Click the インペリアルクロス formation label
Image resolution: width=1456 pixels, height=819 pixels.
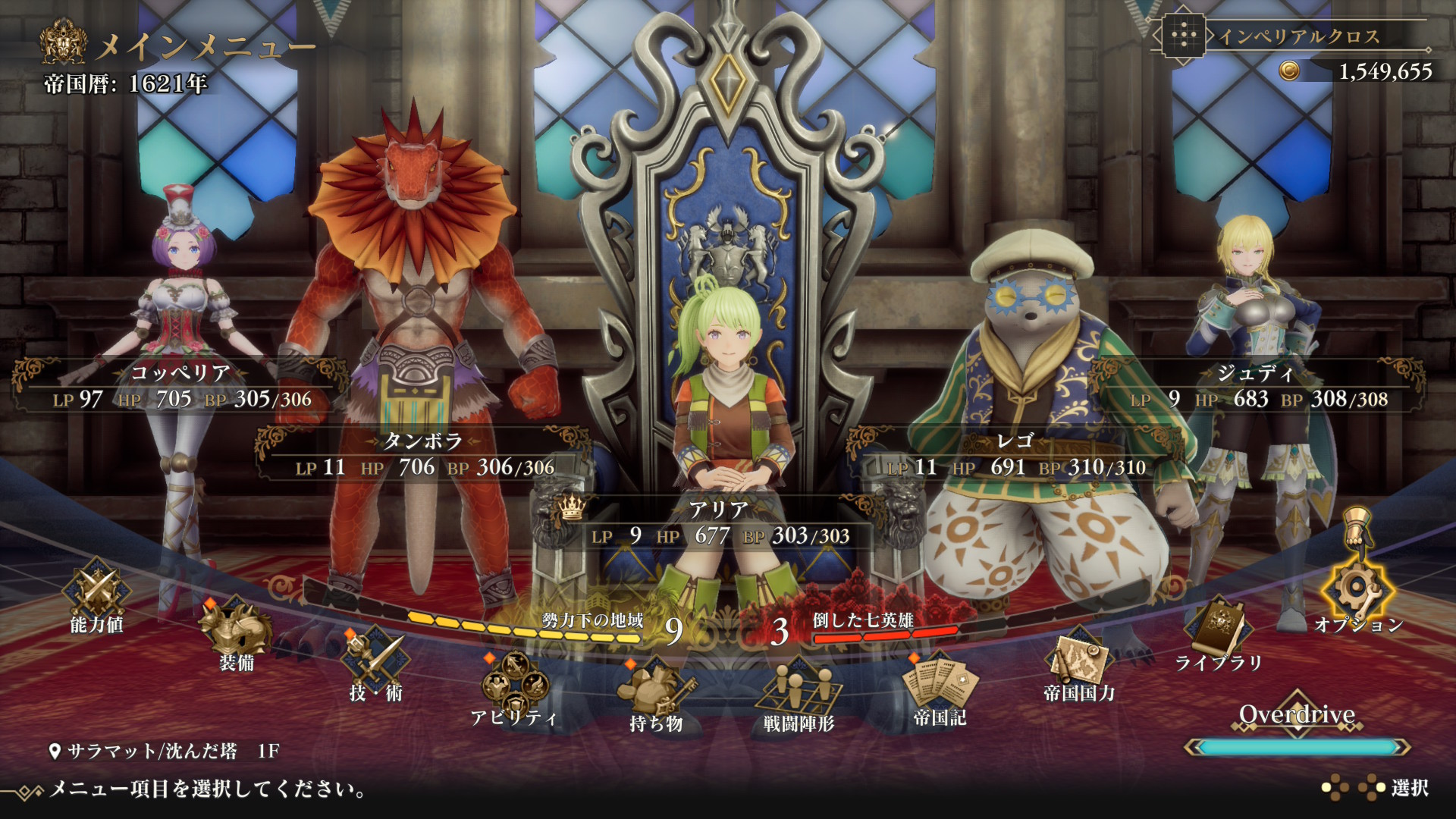pyautogui.click(x=1298, y=36)
